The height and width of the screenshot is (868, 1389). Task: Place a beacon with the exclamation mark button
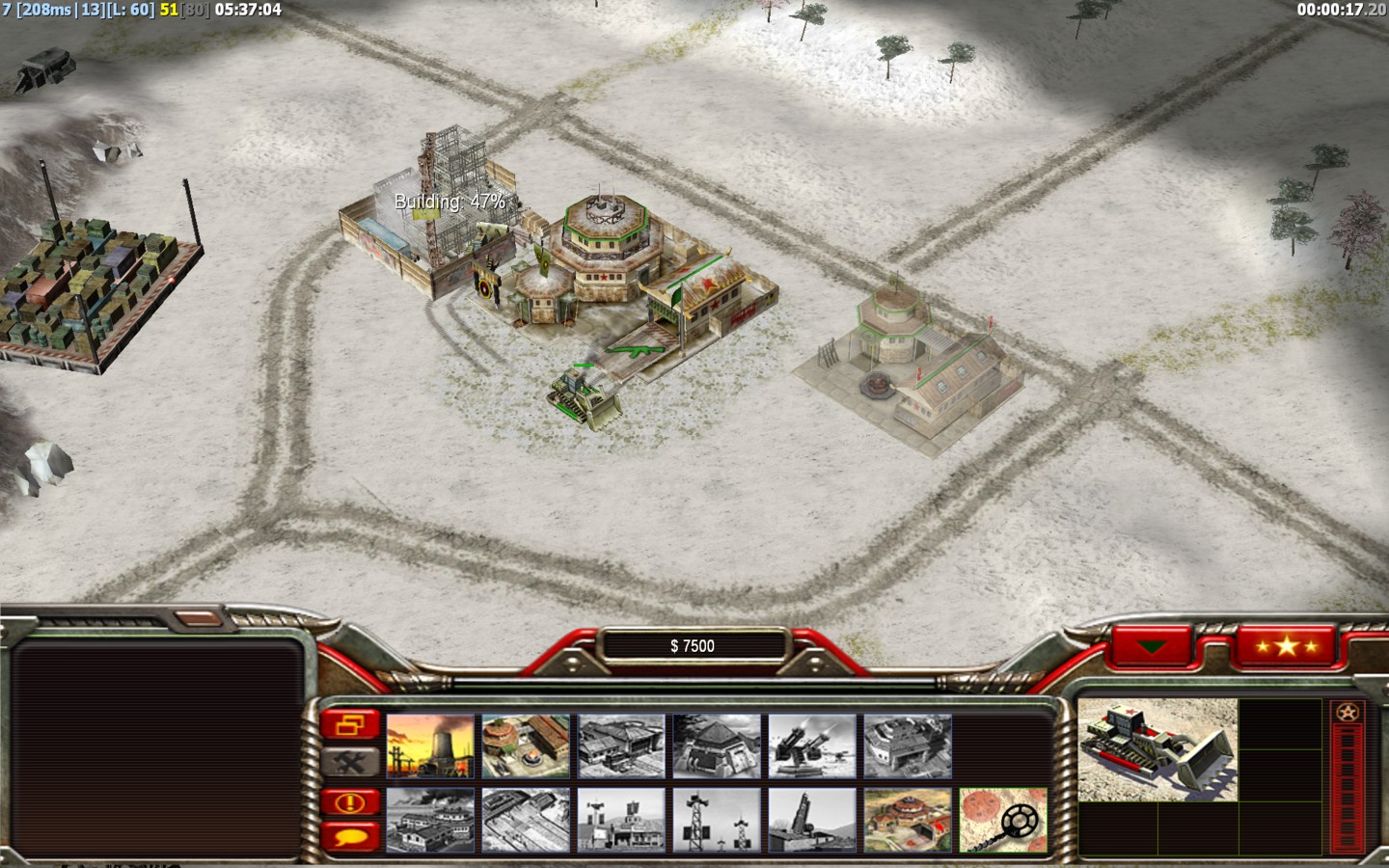pyautogui.click(x=350, y=802)
